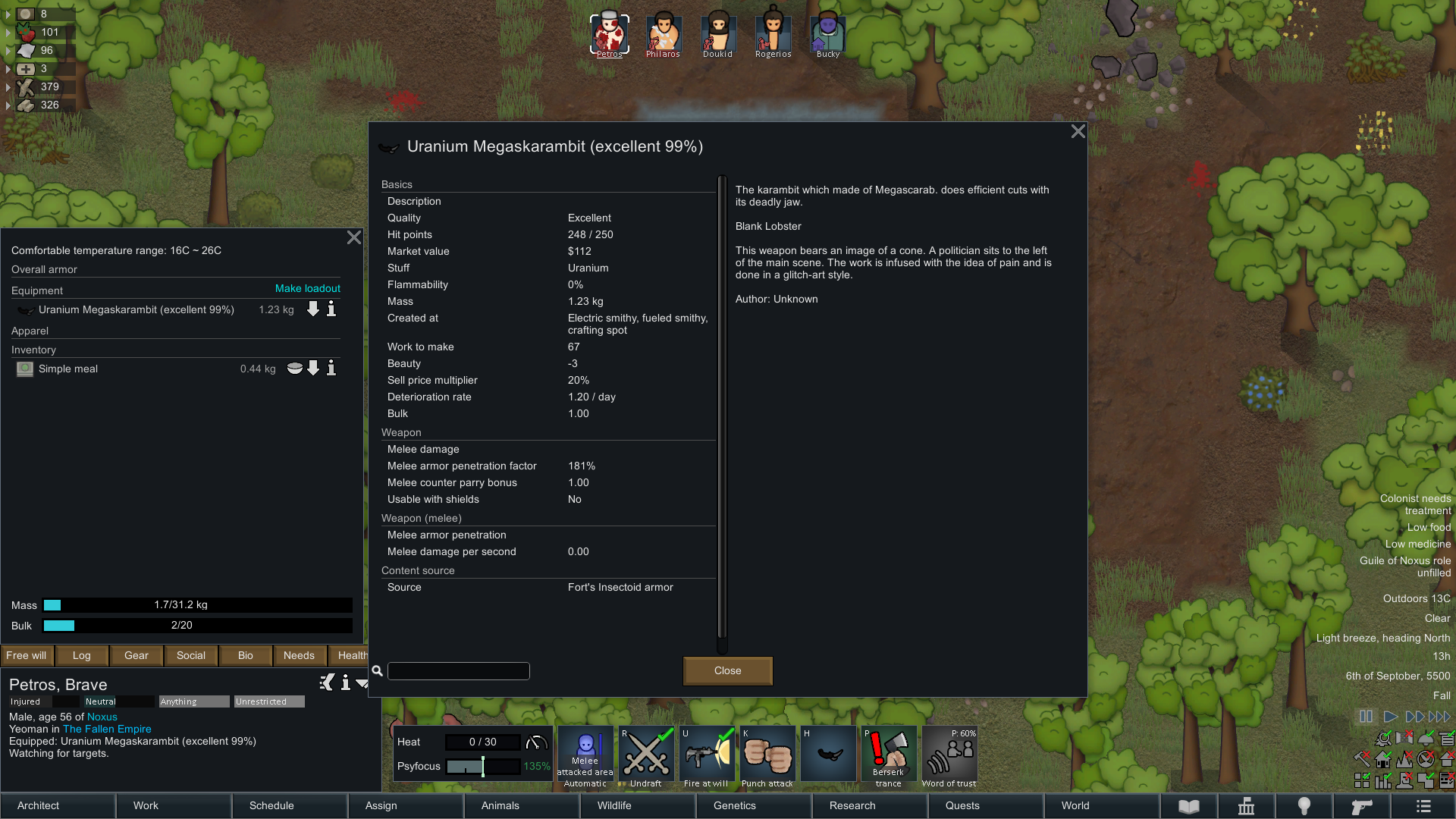Image resolution: width=1456 pixels, height=819 pixels.
Task: Click the Close button in info dialog
Action: [727, 670]
